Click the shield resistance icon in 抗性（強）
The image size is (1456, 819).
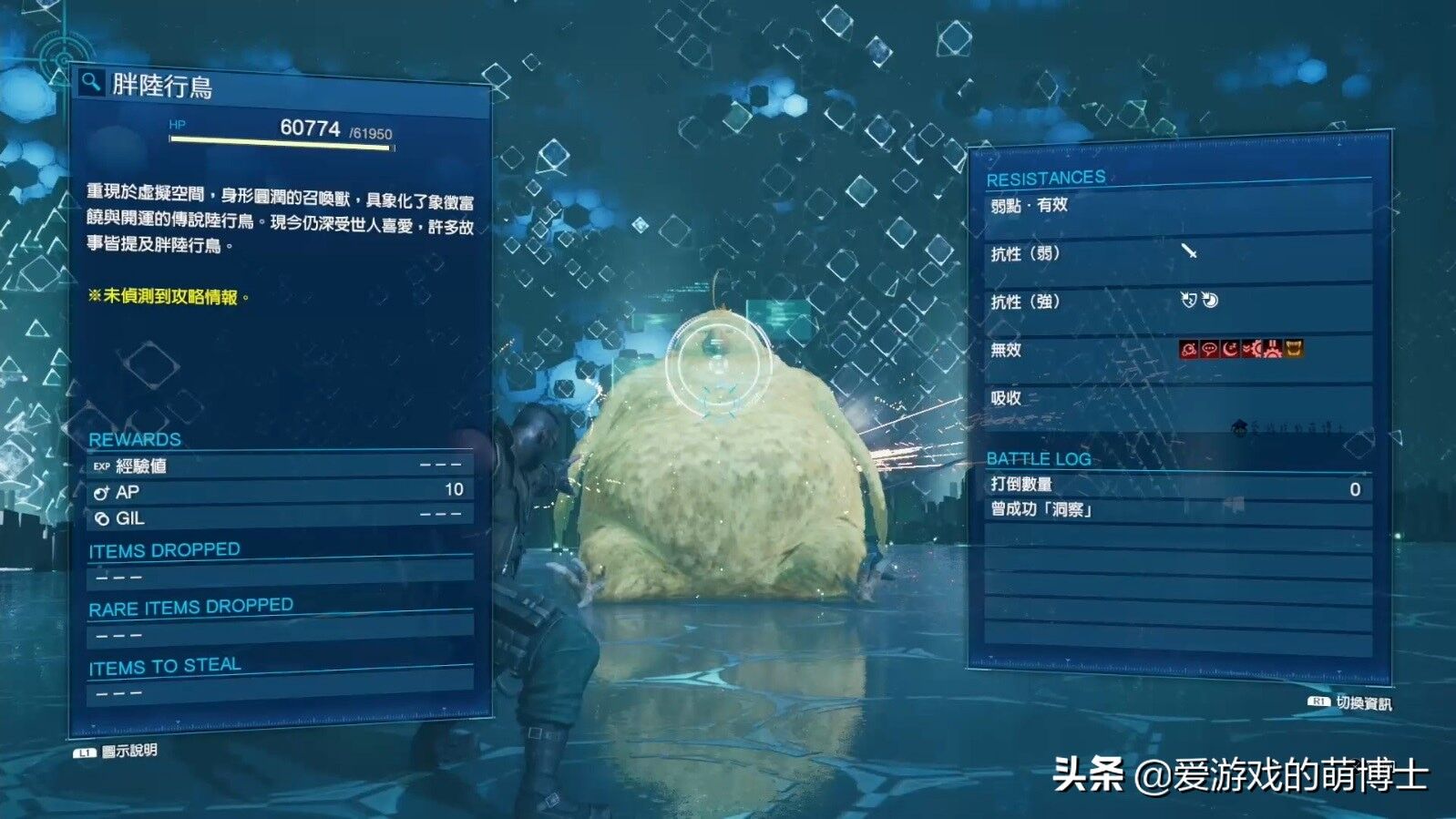[1187, 300]
